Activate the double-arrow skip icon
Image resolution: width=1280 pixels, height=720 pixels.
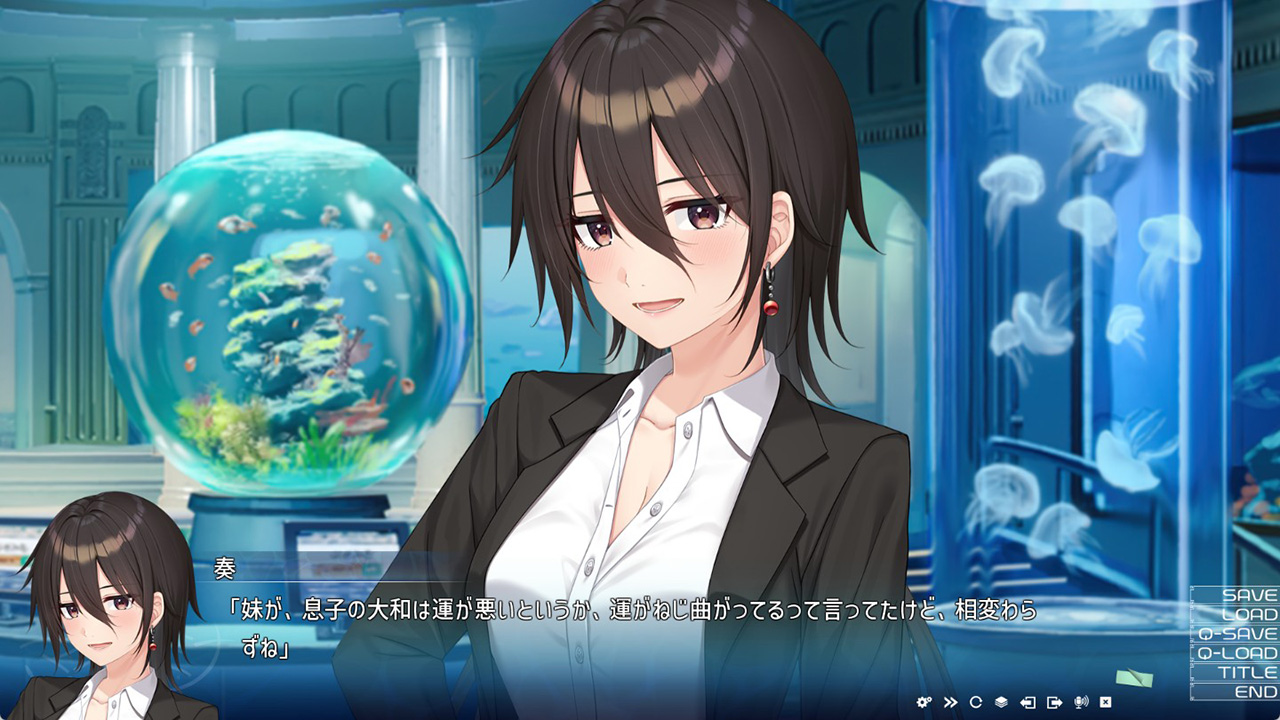(950, 702)
